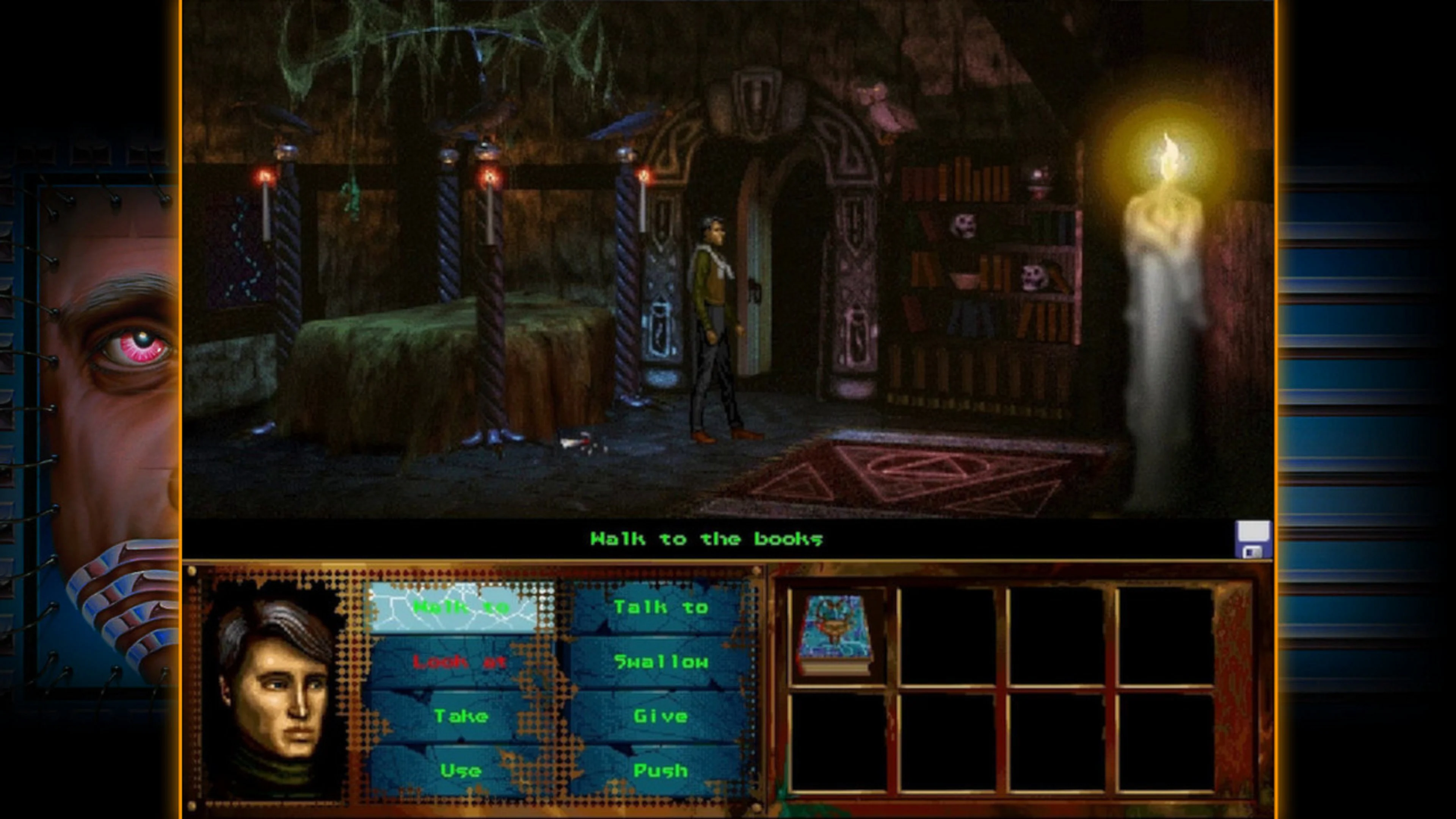Select the "Talk to" verb
This screenshot has width=1456, height=819.
click(661, 606)
